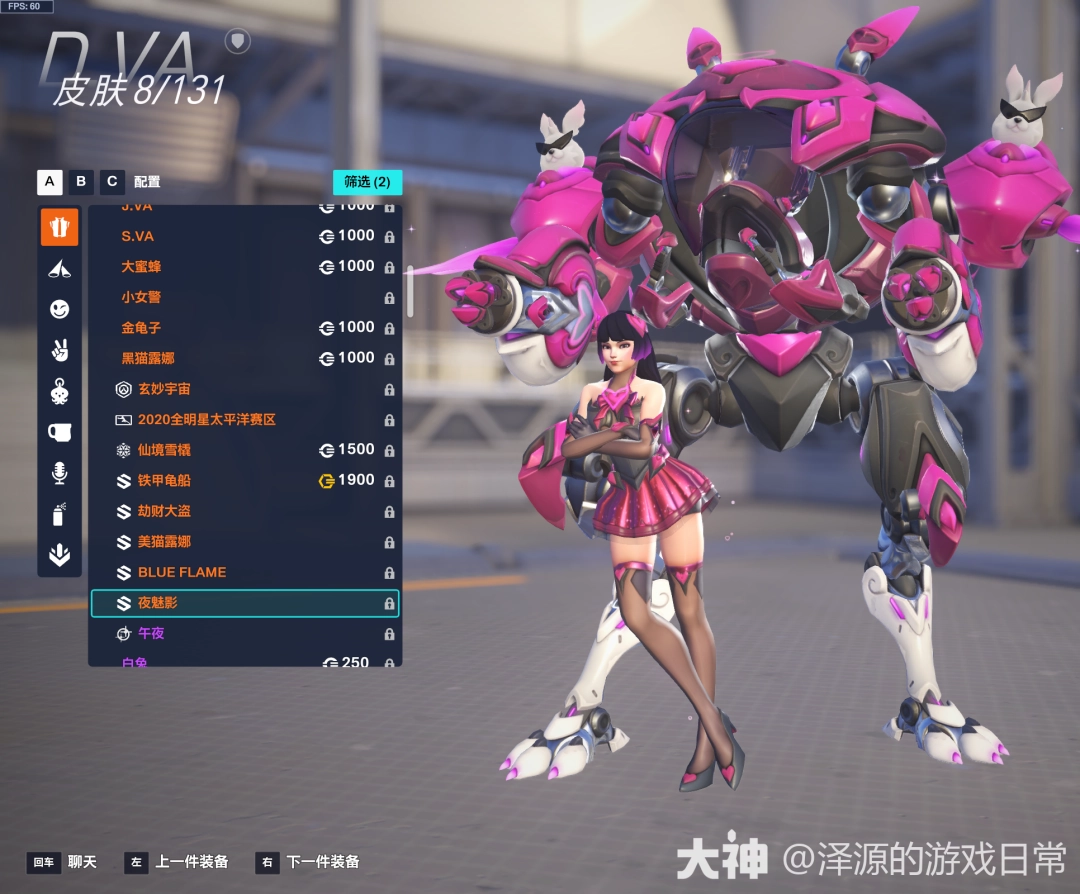Select the 2020全明星太平洋赛区 skin
This screenshot has height=894, width=1080.
click(244, 420)
